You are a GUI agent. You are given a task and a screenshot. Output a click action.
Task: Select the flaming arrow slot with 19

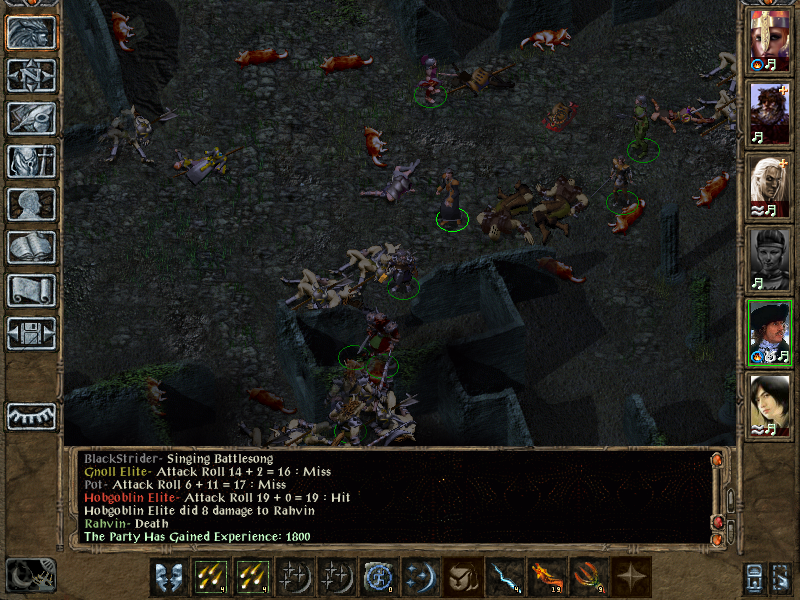[x=547, y=577]
